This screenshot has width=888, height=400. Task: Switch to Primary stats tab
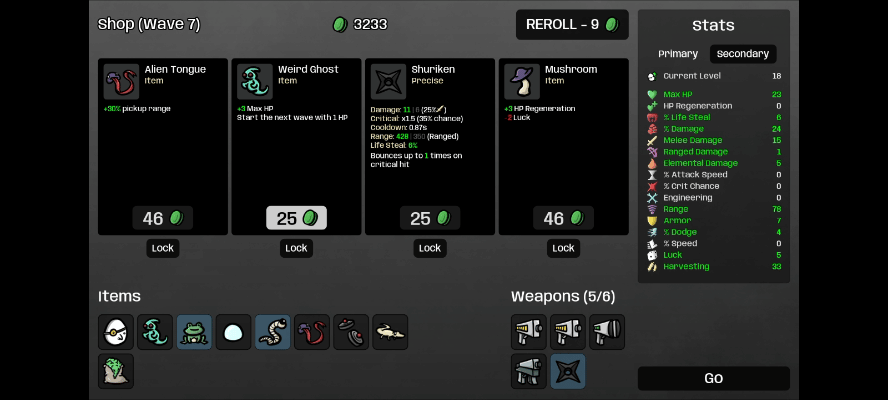[678, 54]
